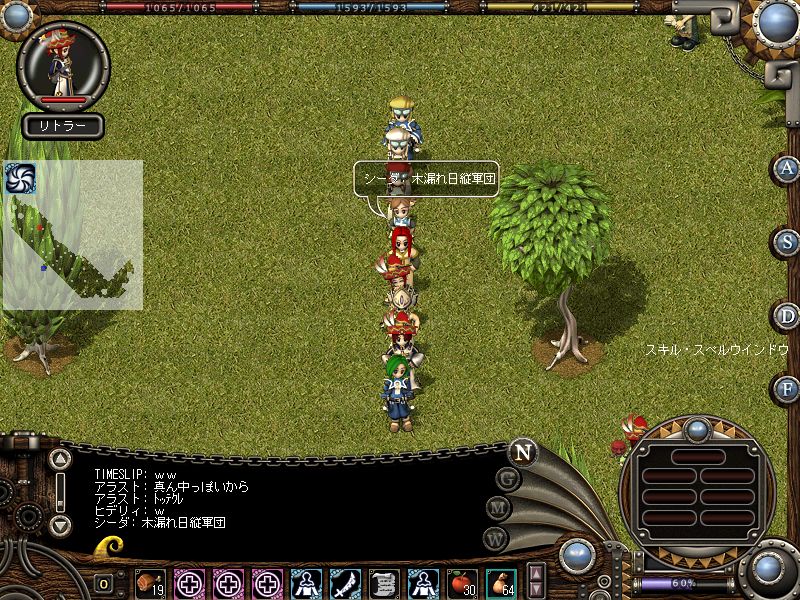Click the hotbar page up arrow
800x600 pixels.
coord(536,574)
